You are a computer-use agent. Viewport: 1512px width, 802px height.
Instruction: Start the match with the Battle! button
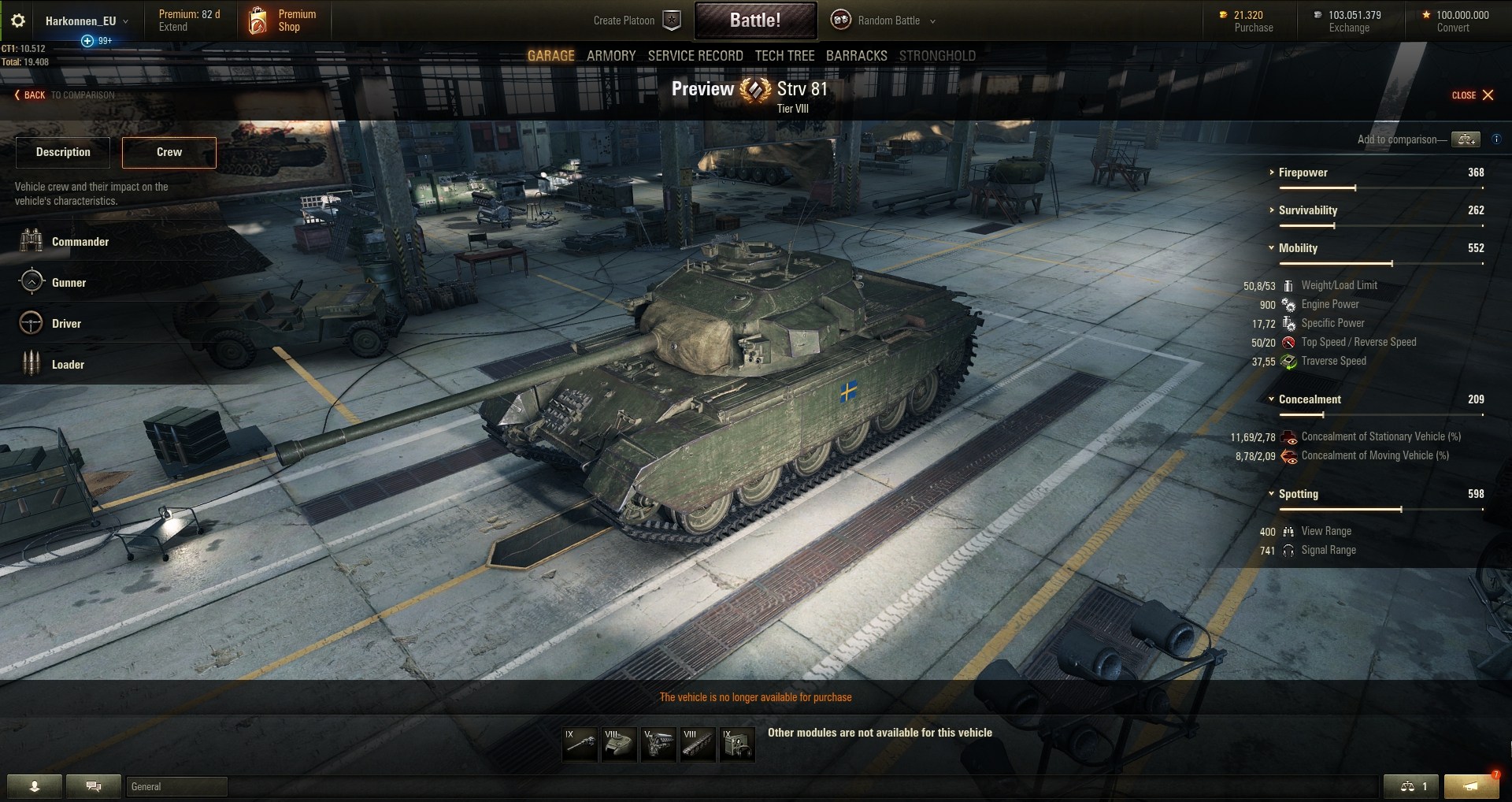pos(754,20)
